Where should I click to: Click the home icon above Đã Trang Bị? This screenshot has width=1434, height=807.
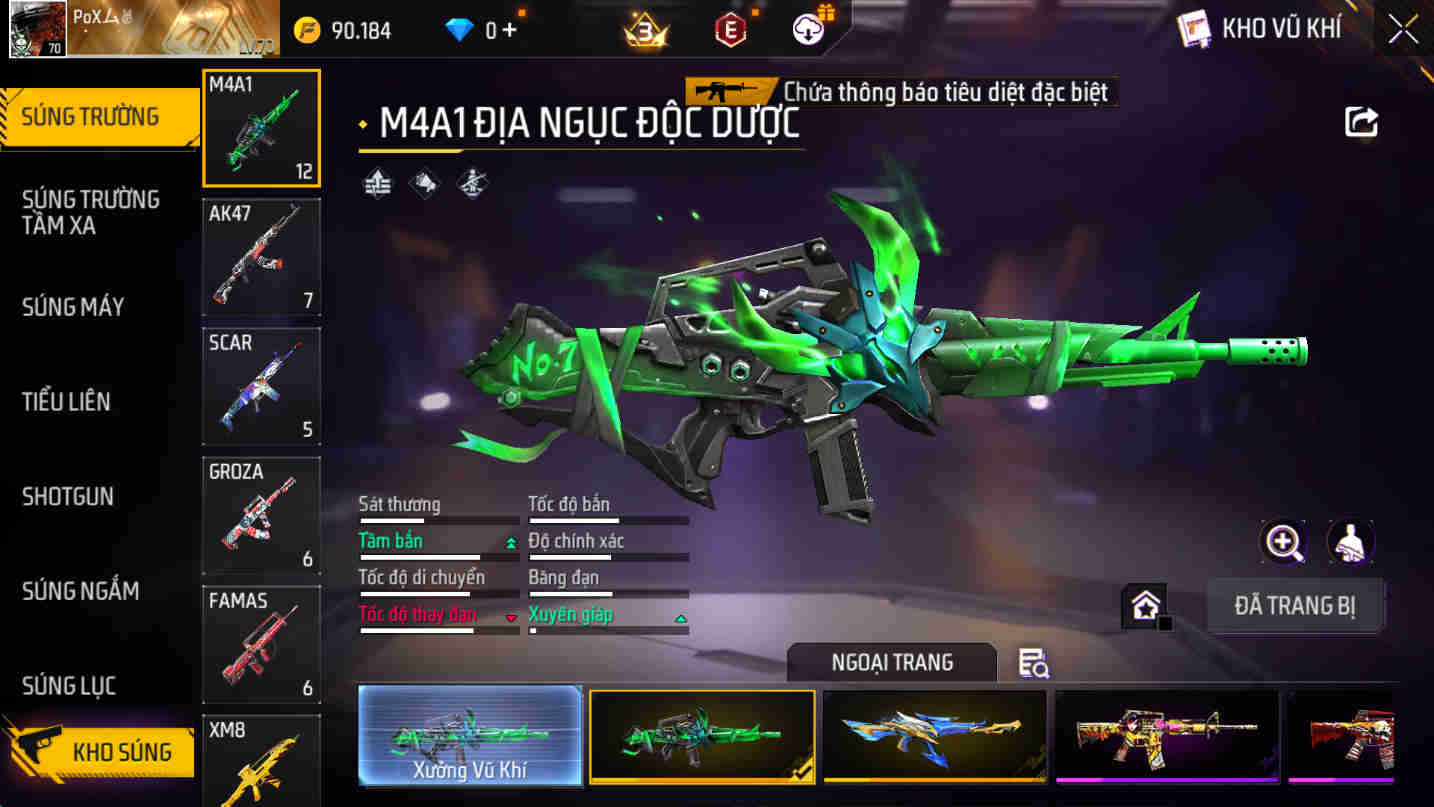tap(1146, 604)
